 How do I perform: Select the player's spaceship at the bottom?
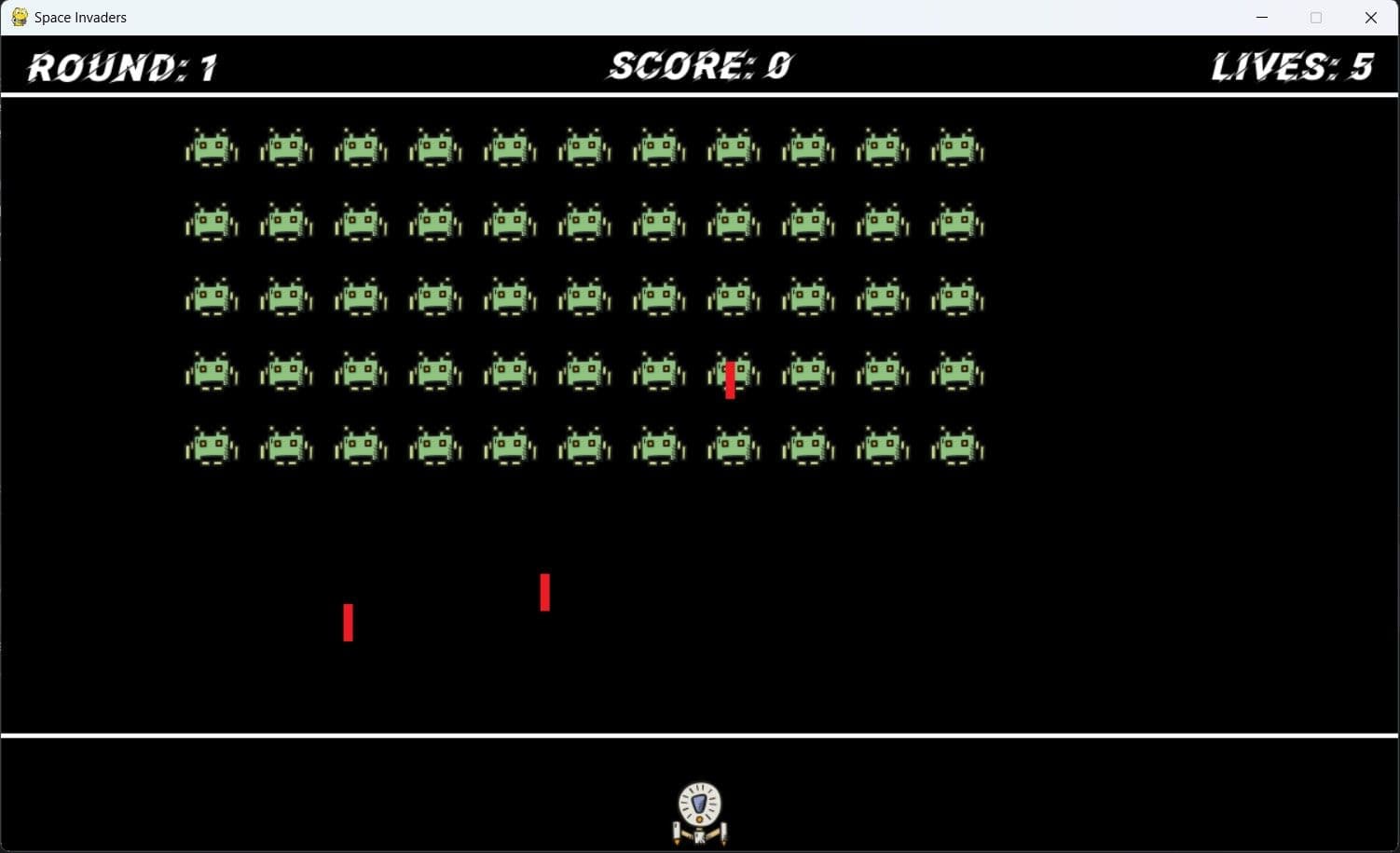pyautogui.click(x=697, y=811)
